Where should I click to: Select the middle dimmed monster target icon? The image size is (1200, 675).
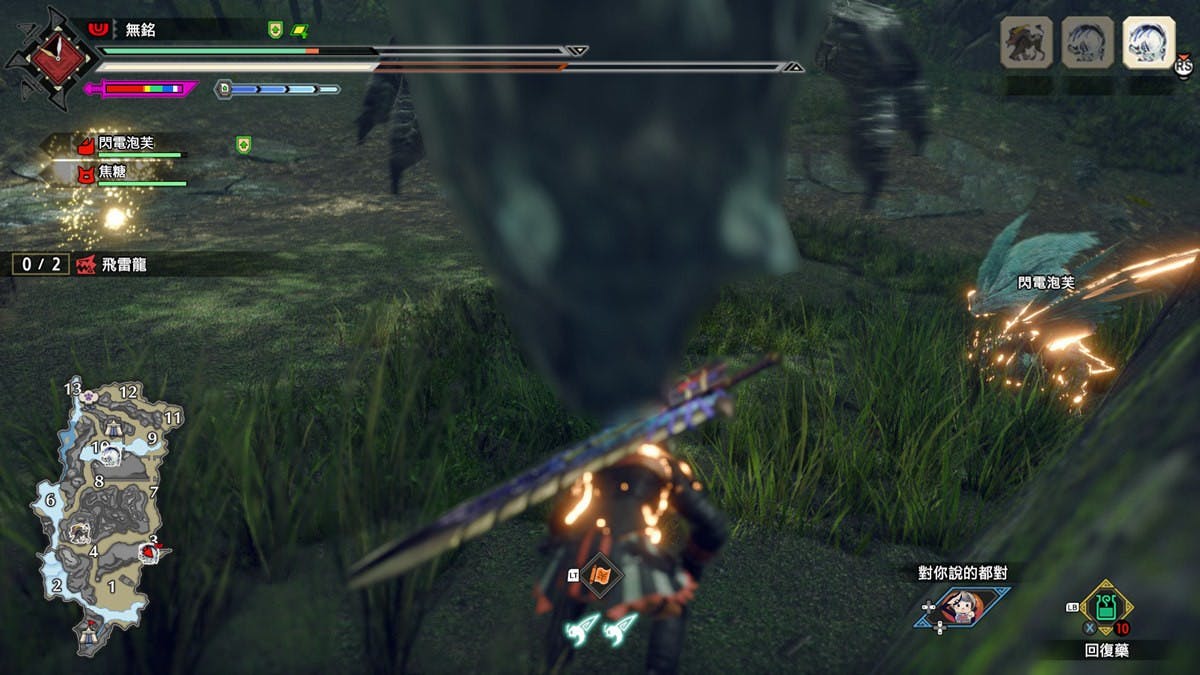tap(1087, 43)
